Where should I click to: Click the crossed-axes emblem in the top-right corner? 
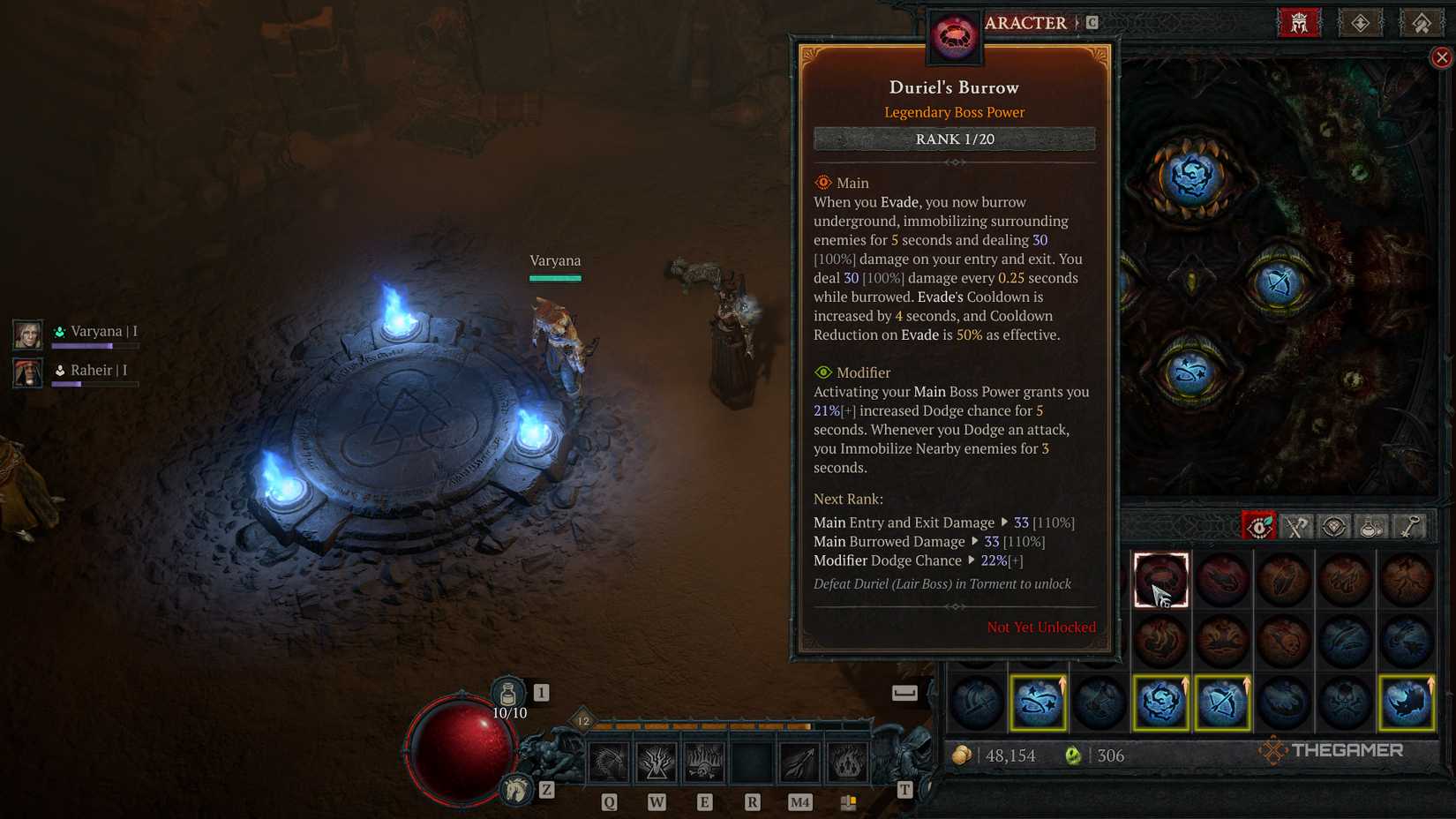tap(1422, 23)
